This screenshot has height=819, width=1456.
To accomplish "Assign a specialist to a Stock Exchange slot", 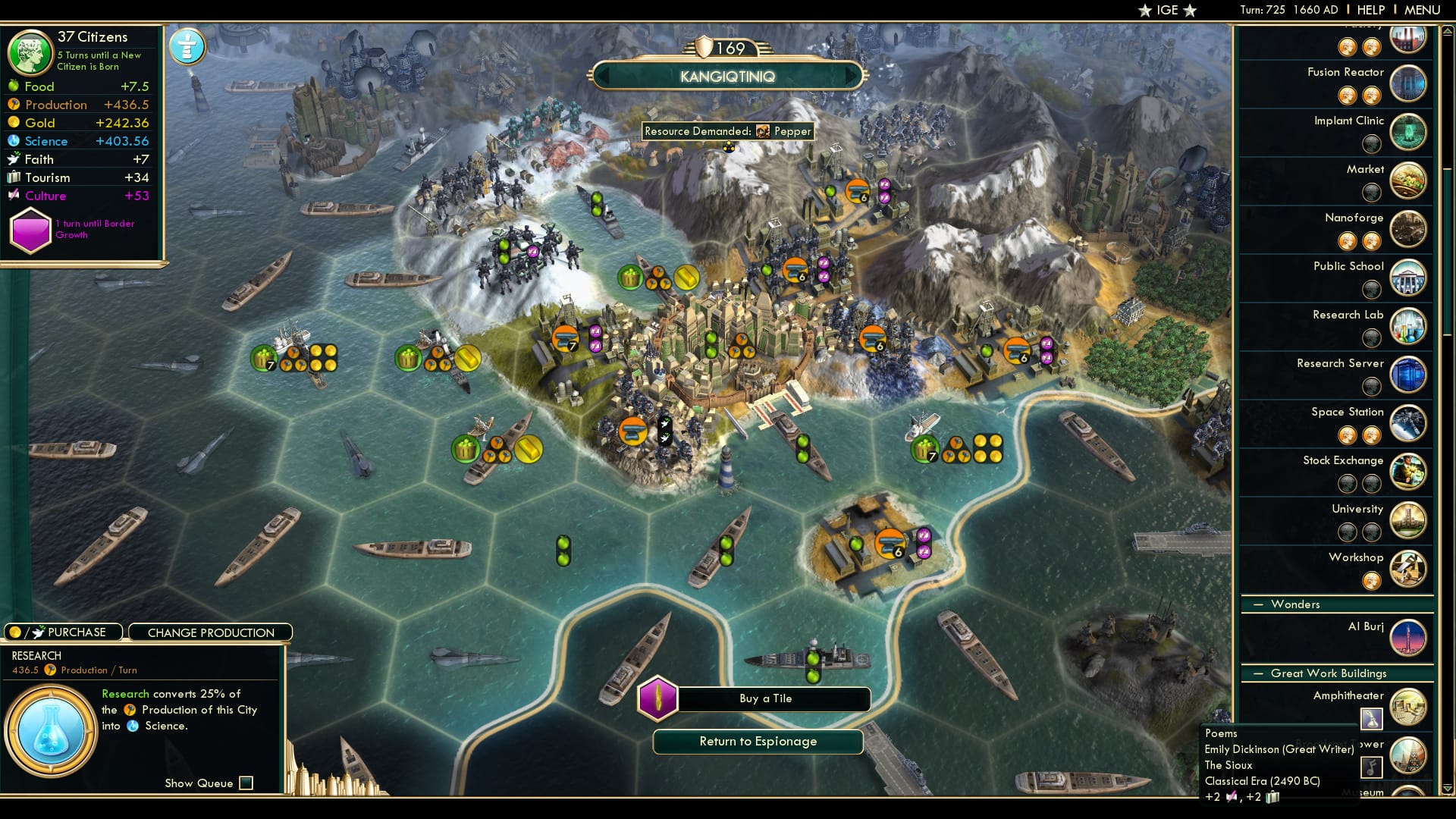I will (1348, 483).
